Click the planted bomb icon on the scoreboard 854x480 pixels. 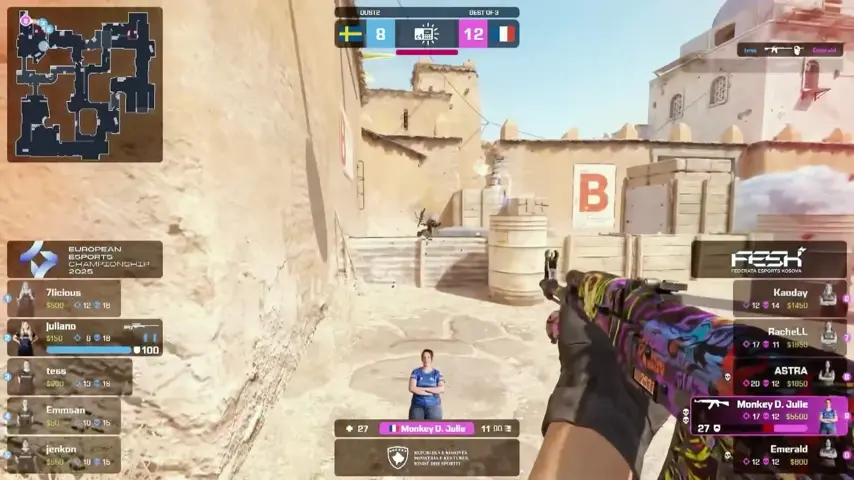pos(427,34)
